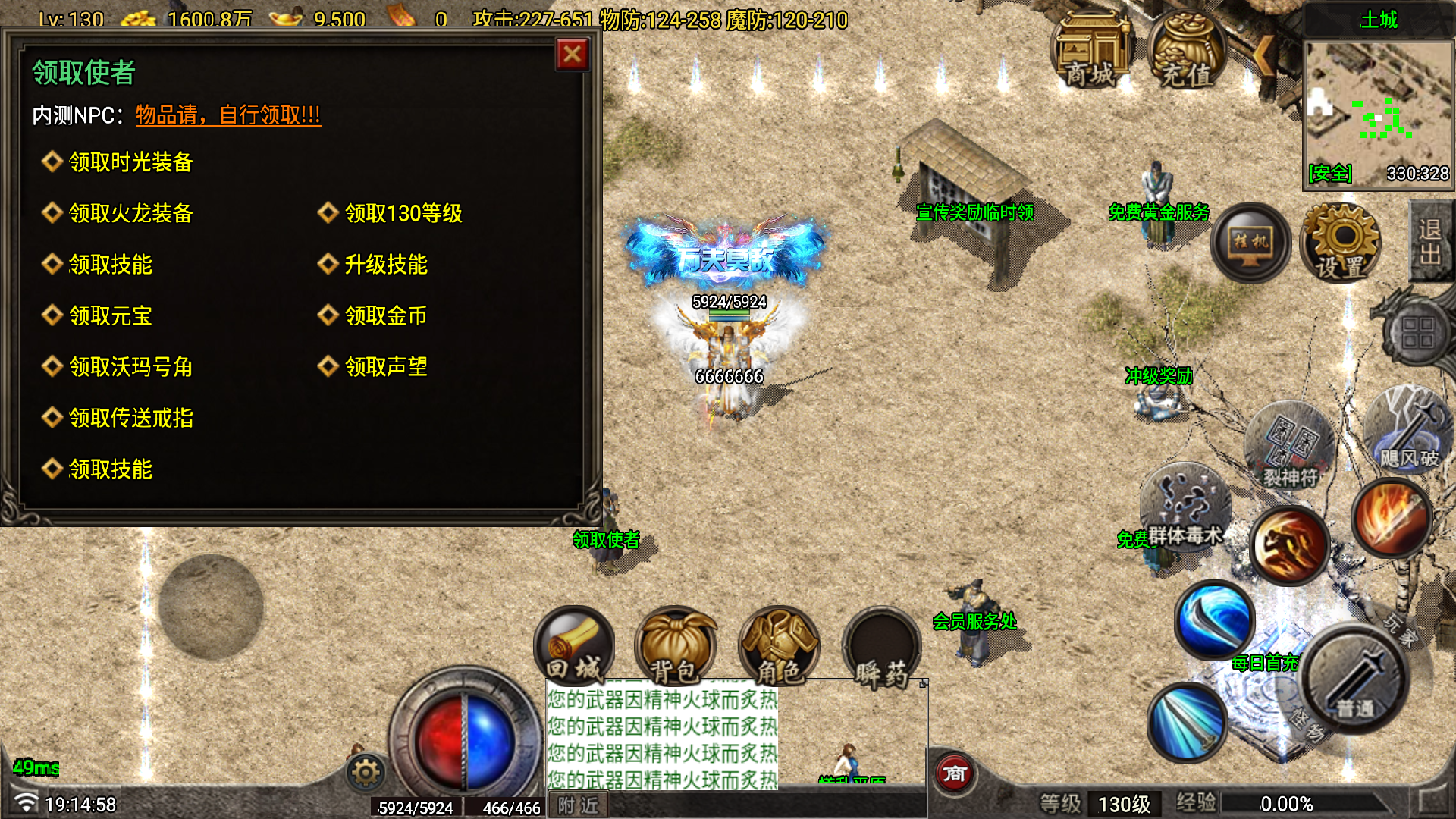Select 领取火龙装备 option

(x=130, y=213)
